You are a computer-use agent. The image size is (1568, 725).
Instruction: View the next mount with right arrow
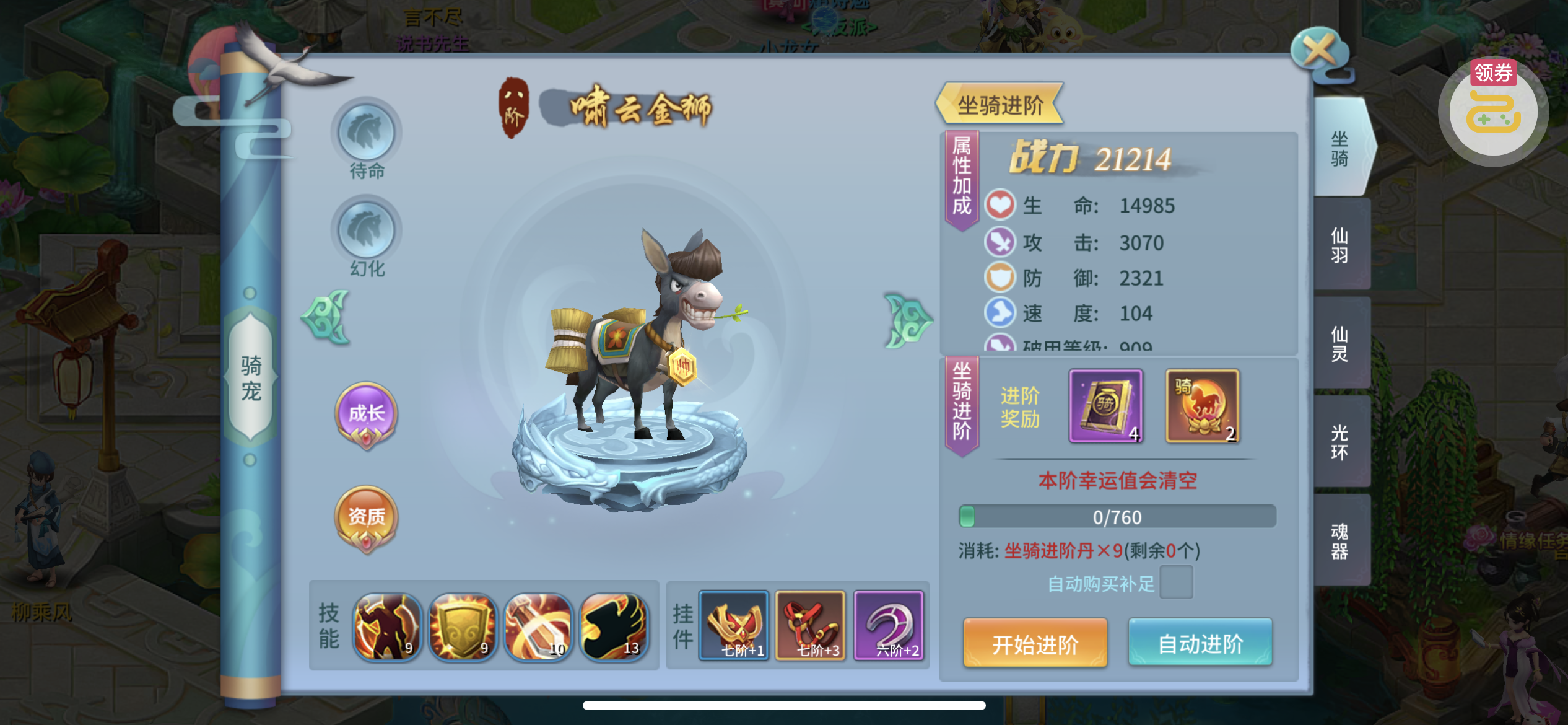pos(907,320)
